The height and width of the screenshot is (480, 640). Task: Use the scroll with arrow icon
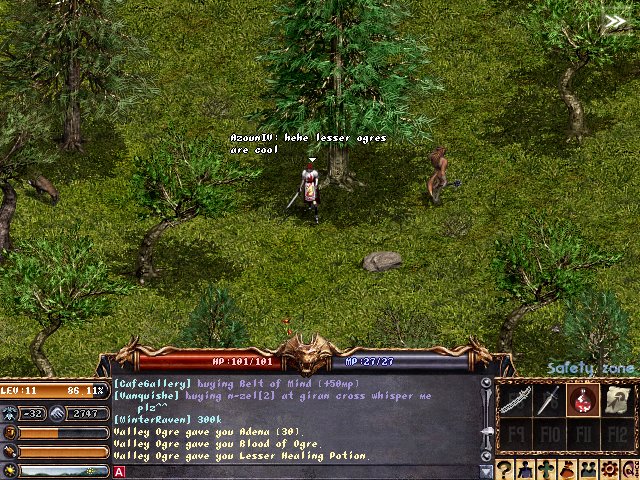[617, 400]
